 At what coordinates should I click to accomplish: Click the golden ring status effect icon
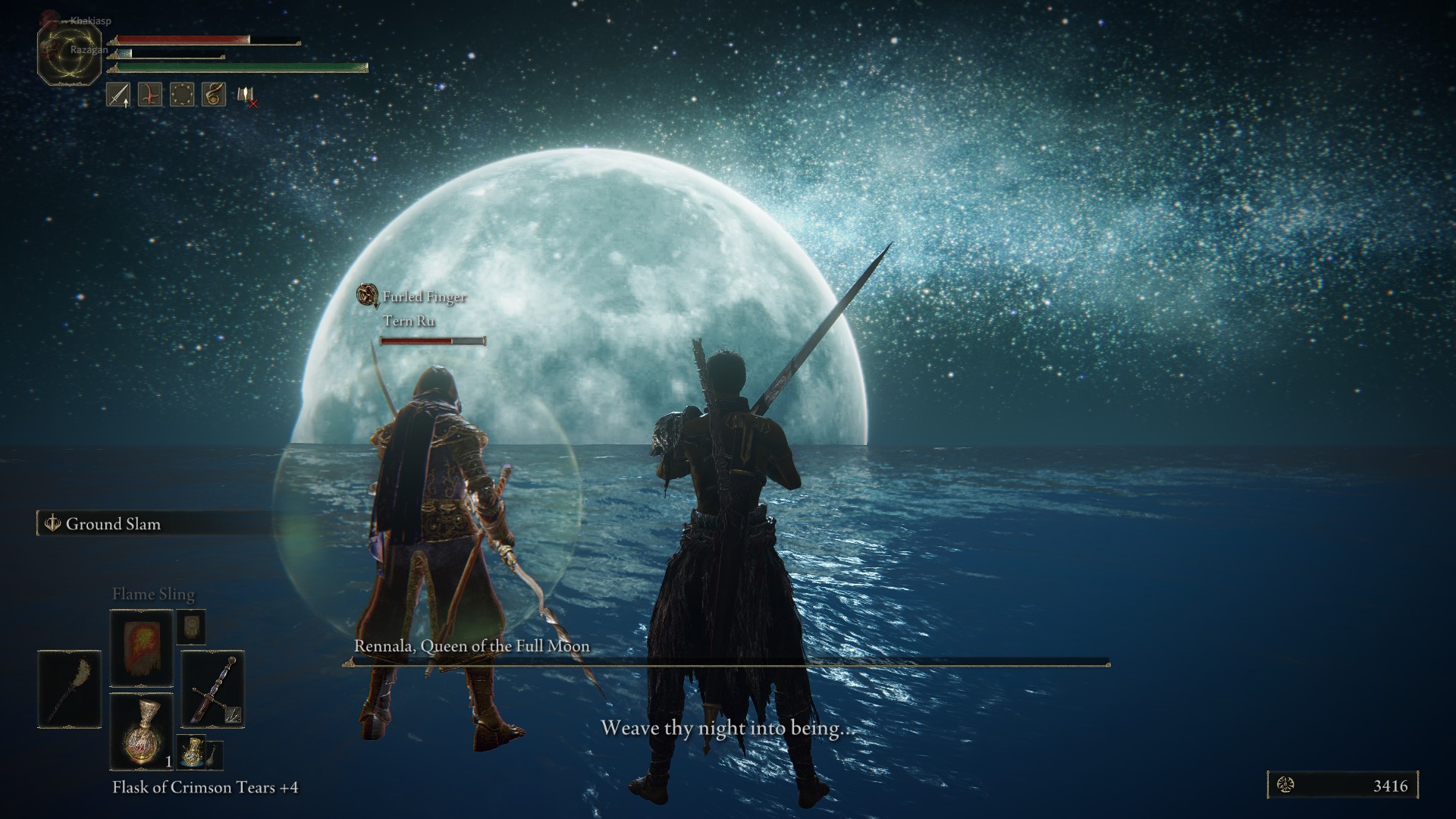tap(182, 95)
